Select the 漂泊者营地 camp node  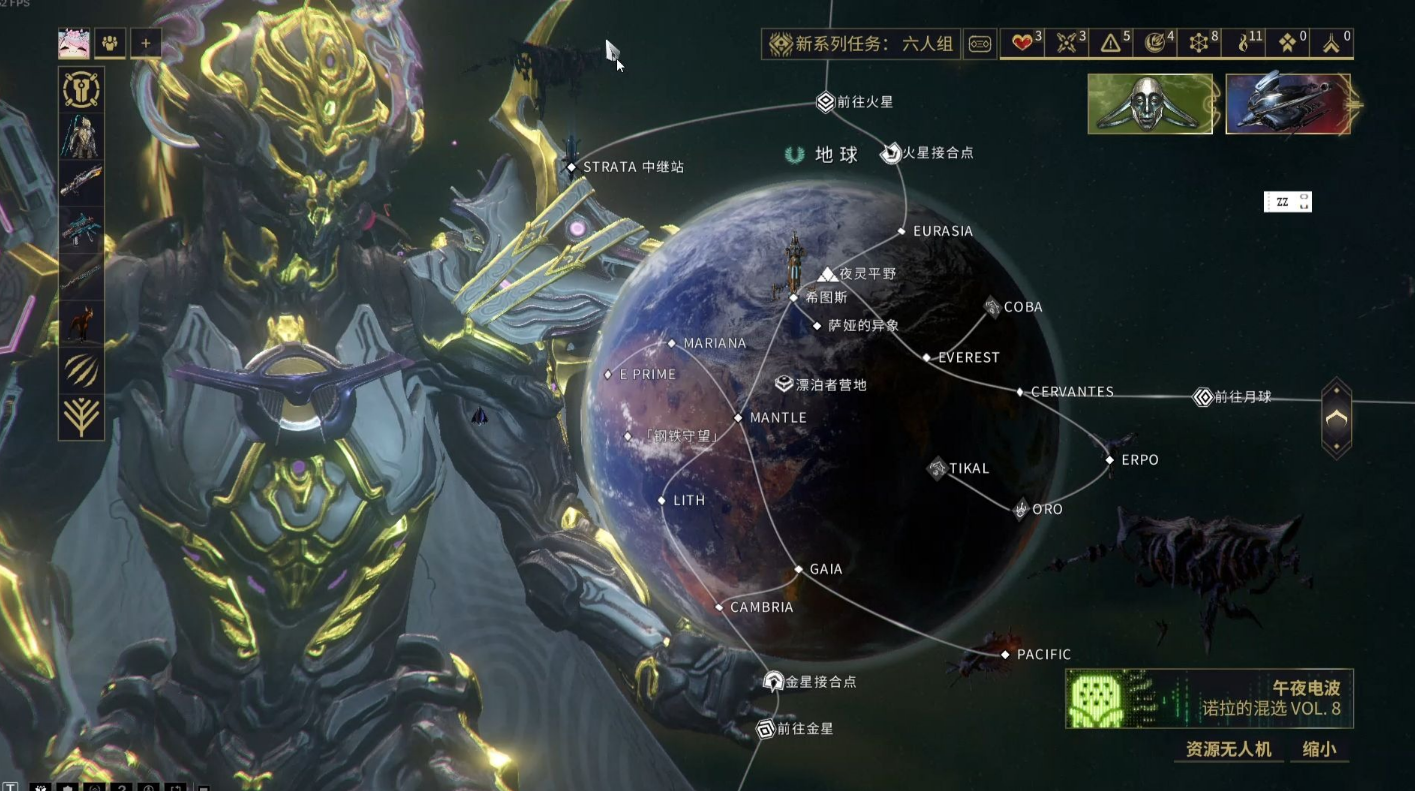tap(785, 384)
